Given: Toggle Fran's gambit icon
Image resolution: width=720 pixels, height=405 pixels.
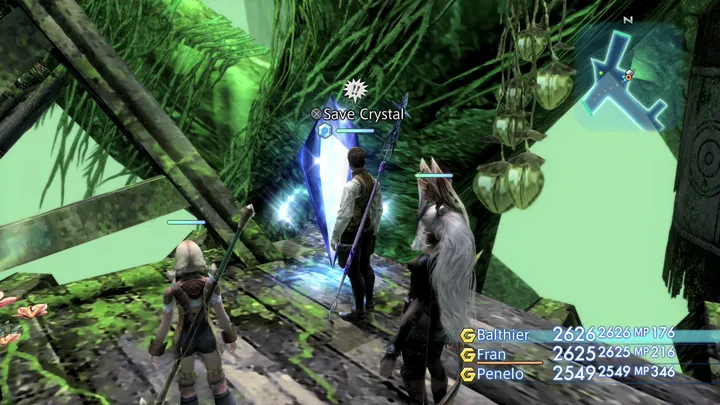Looking at the screenshot, I should [x=467, y=354].
